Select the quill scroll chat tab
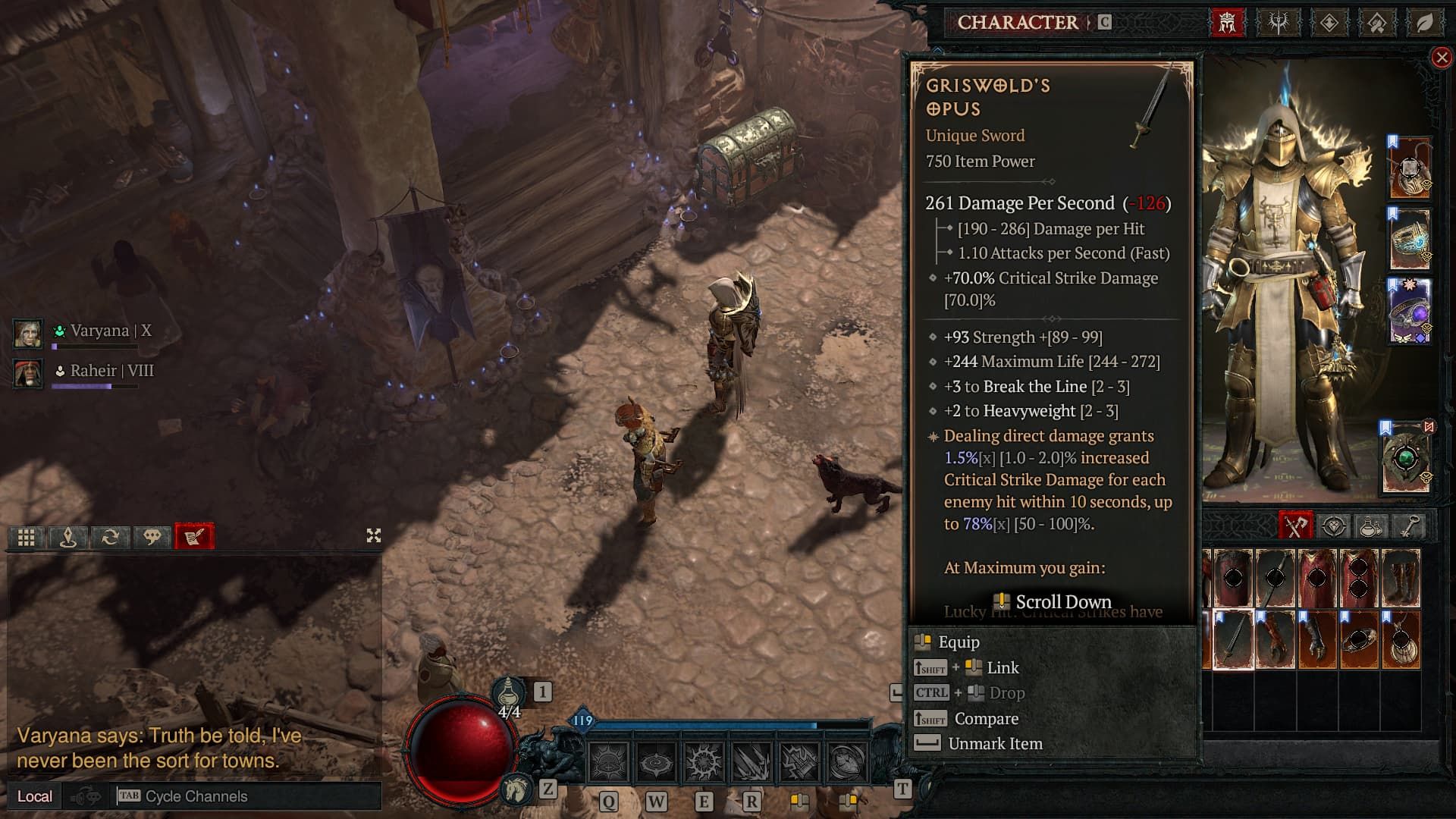Viewport: 1456px width, 819px height. point(194,537)
